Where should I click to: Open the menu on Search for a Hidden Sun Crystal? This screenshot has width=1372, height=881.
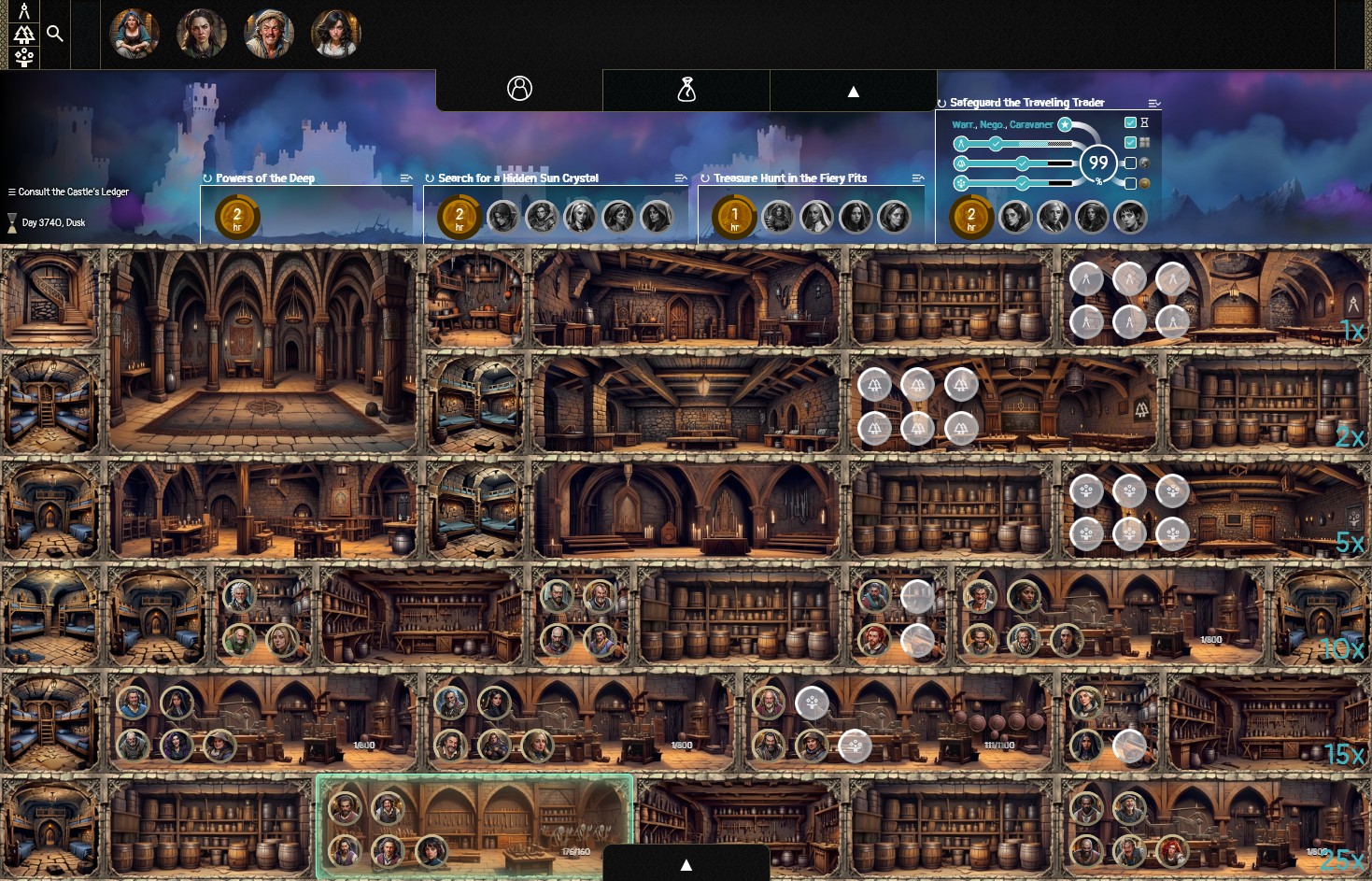pos(680,178)
